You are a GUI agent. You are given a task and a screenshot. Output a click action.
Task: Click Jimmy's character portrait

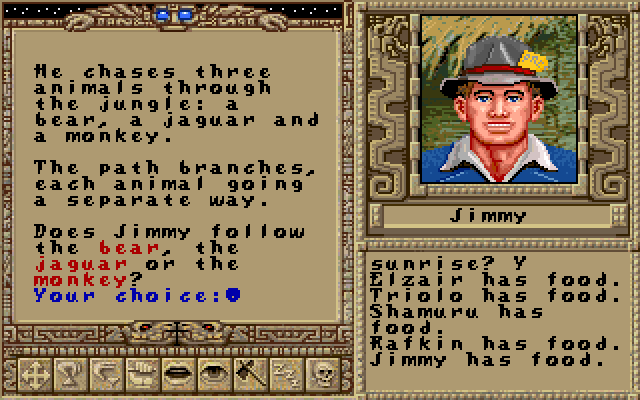click(x=488, y=98)
